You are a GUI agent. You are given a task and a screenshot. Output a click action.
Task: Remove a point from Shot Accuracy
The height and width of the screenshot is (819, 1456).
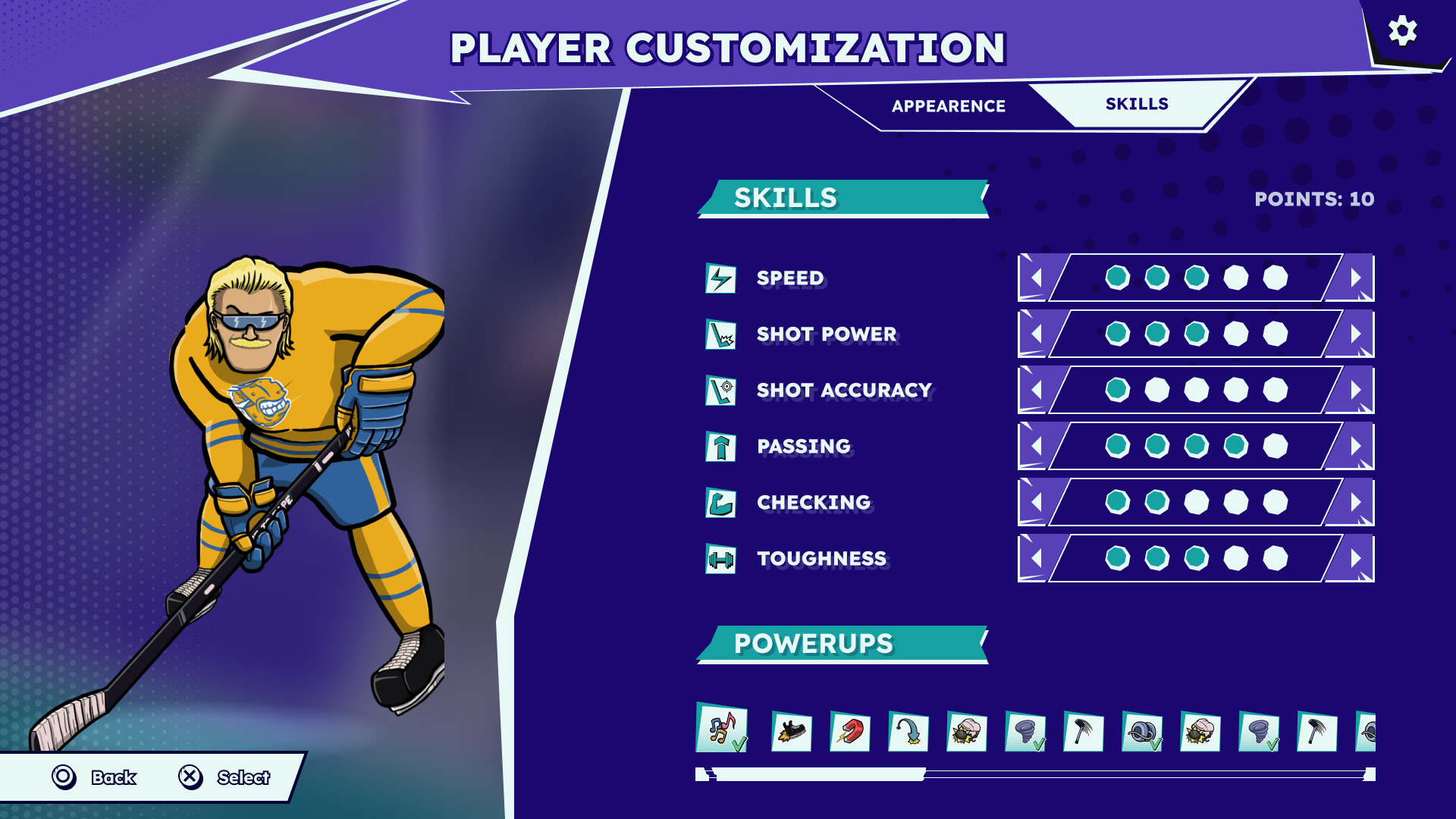[1036, 391]
